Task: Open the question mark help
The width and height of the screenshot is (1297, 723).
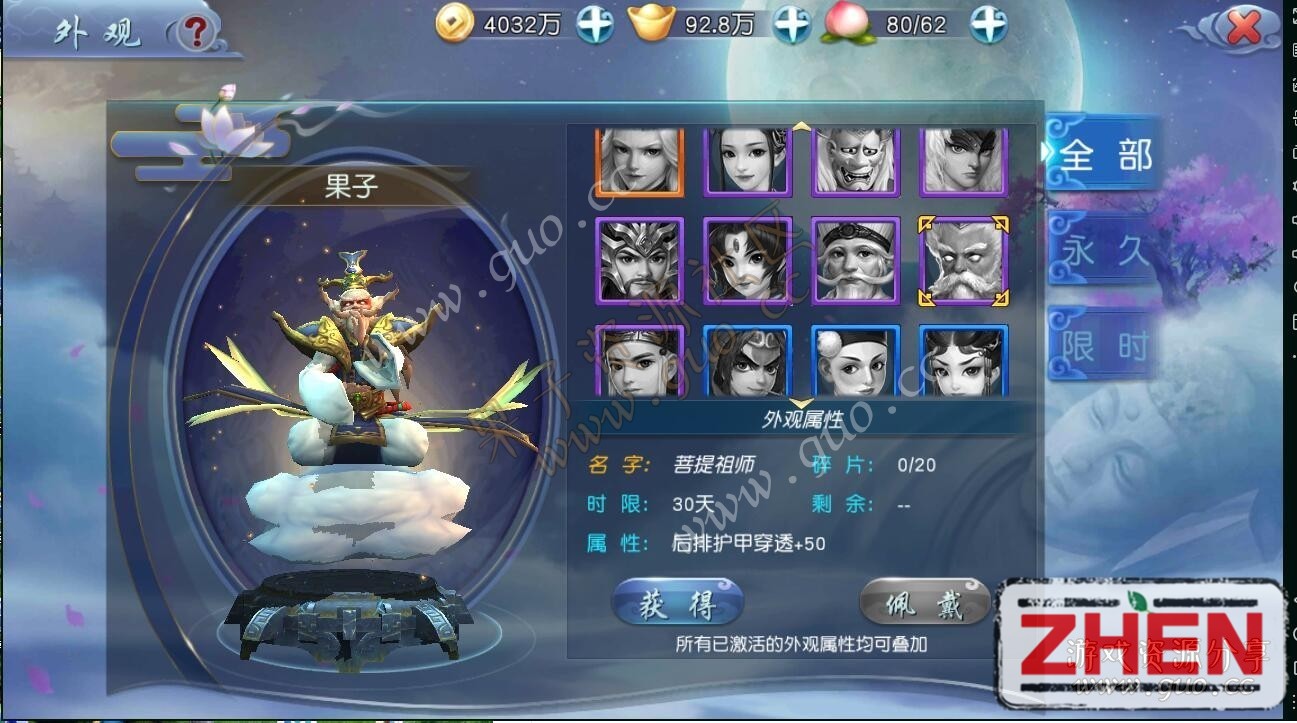Action: click(197, 33)
